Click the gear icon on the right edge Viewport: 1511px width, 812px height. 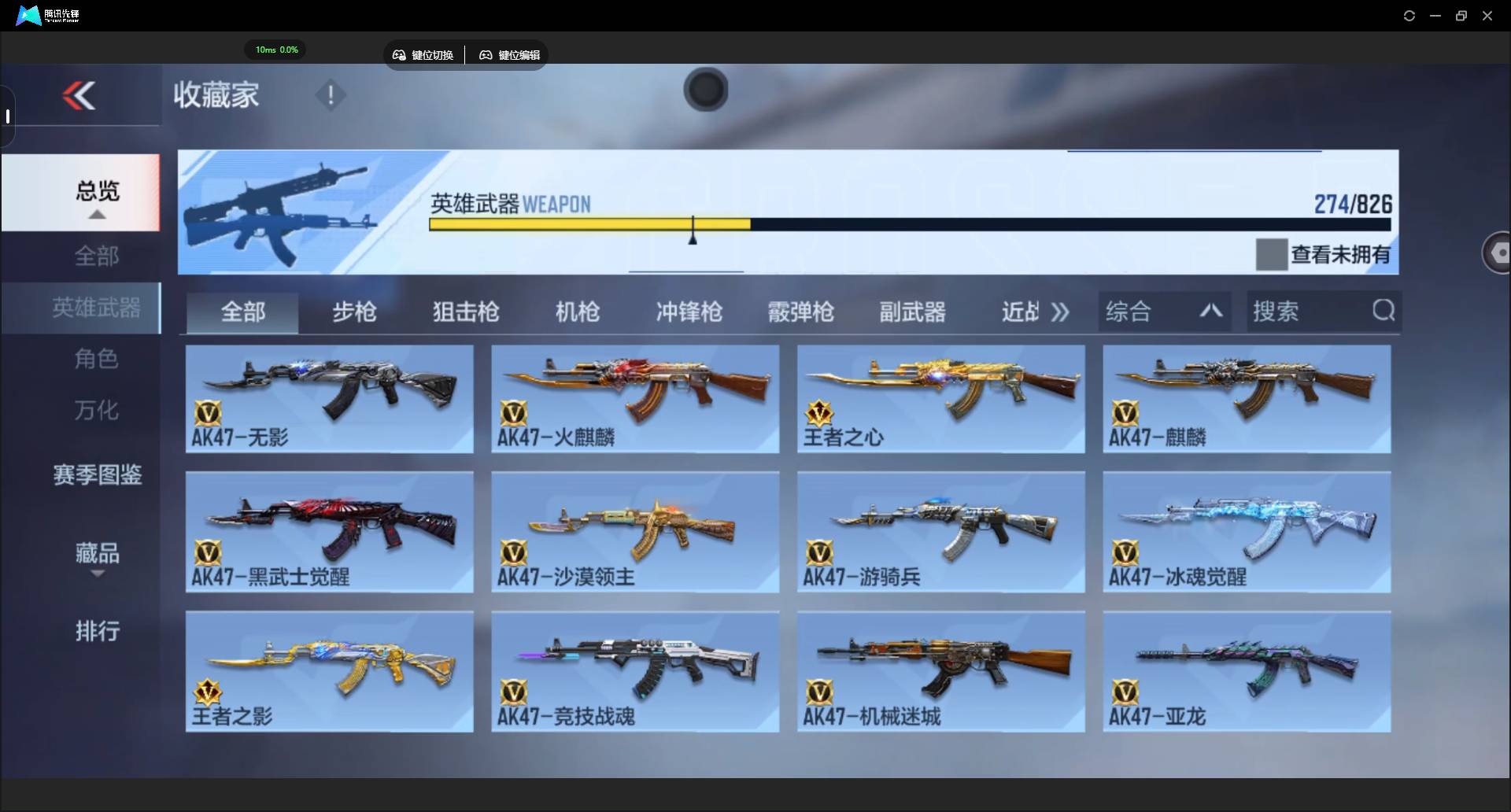(1499, 252)
